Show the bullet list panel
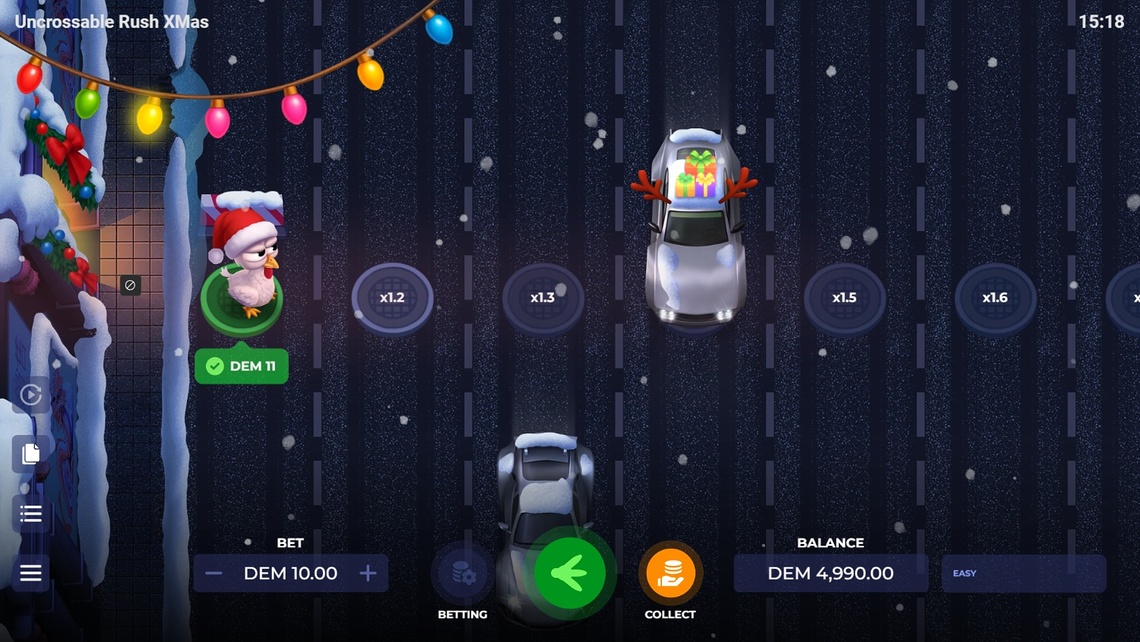The image size is (1140, 642). 31,514
